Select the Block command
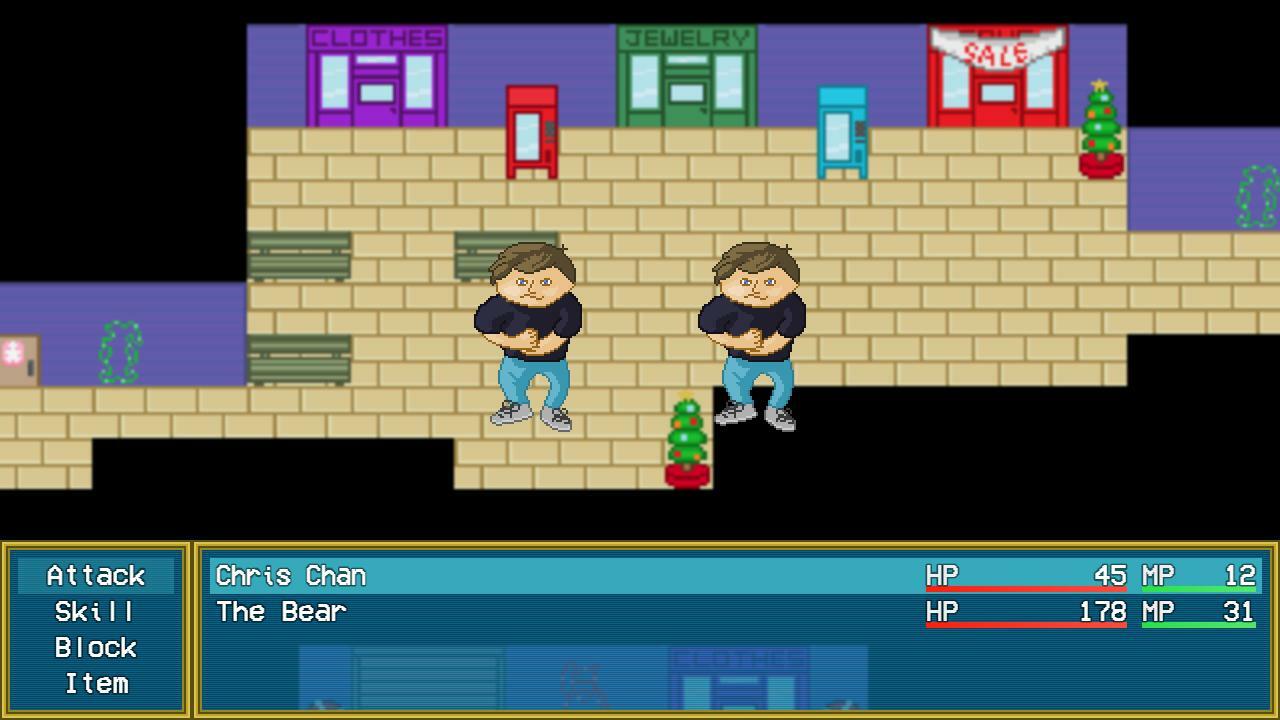The height and width of the screenshot is (720, 1280). [x=95, y=648]
